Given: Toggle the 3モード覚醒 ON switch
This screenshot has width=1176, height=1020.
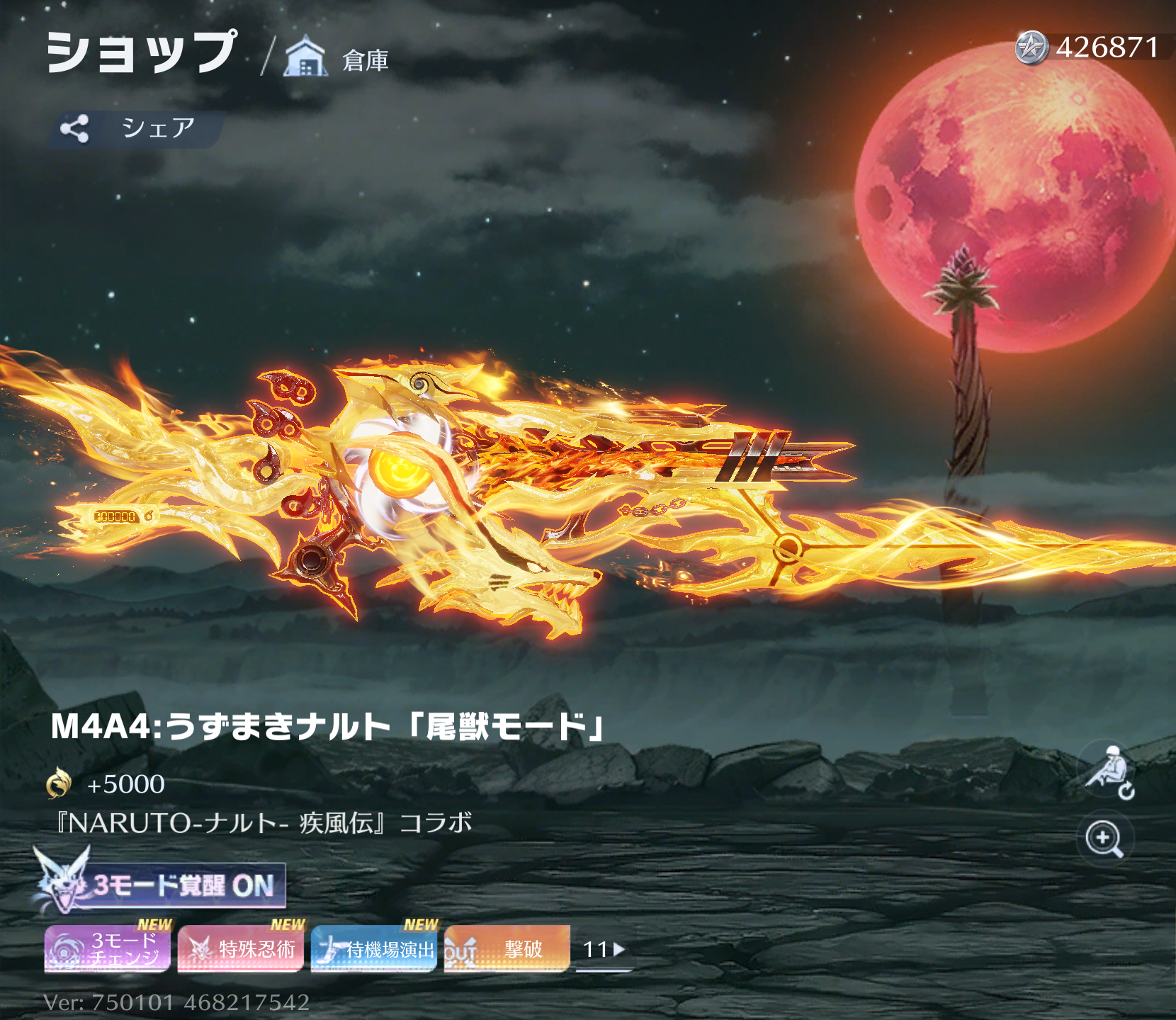Looking at the screenshot, I should [162, 885].
